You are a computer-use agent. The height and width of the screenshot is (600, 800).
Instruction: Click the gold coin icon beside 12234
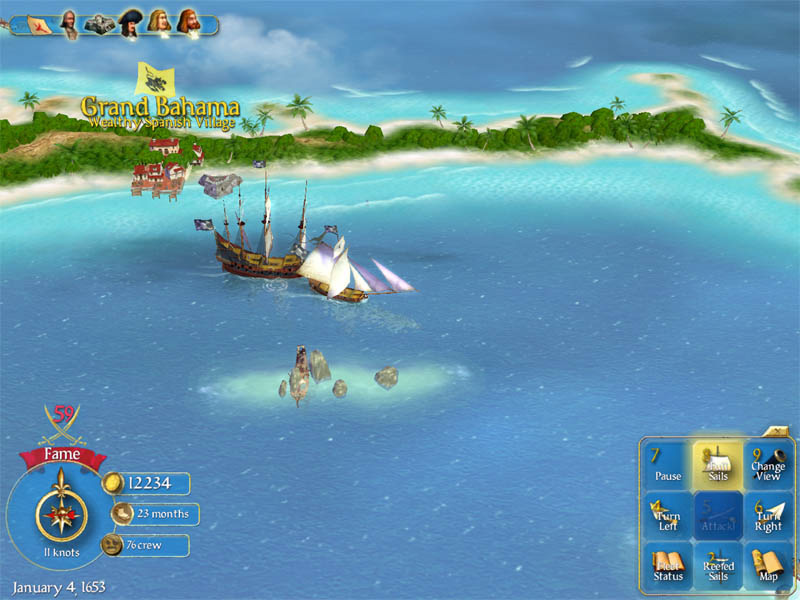(x=113, y=484)
